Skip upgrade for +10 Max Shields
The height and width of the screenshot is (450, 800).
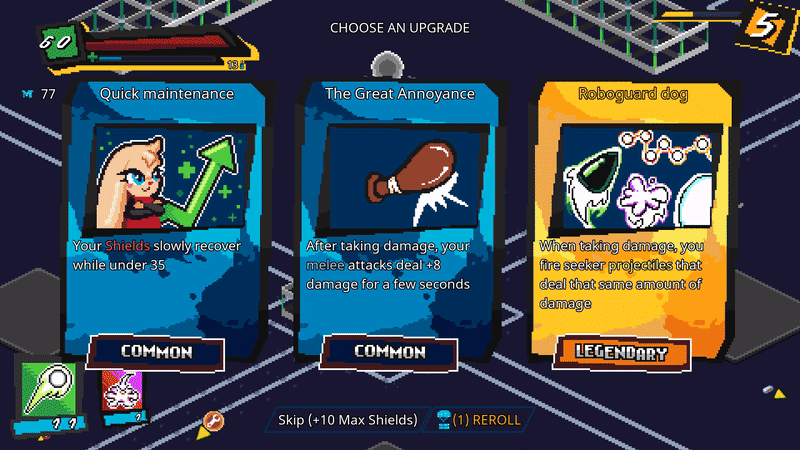pos(341,420)
